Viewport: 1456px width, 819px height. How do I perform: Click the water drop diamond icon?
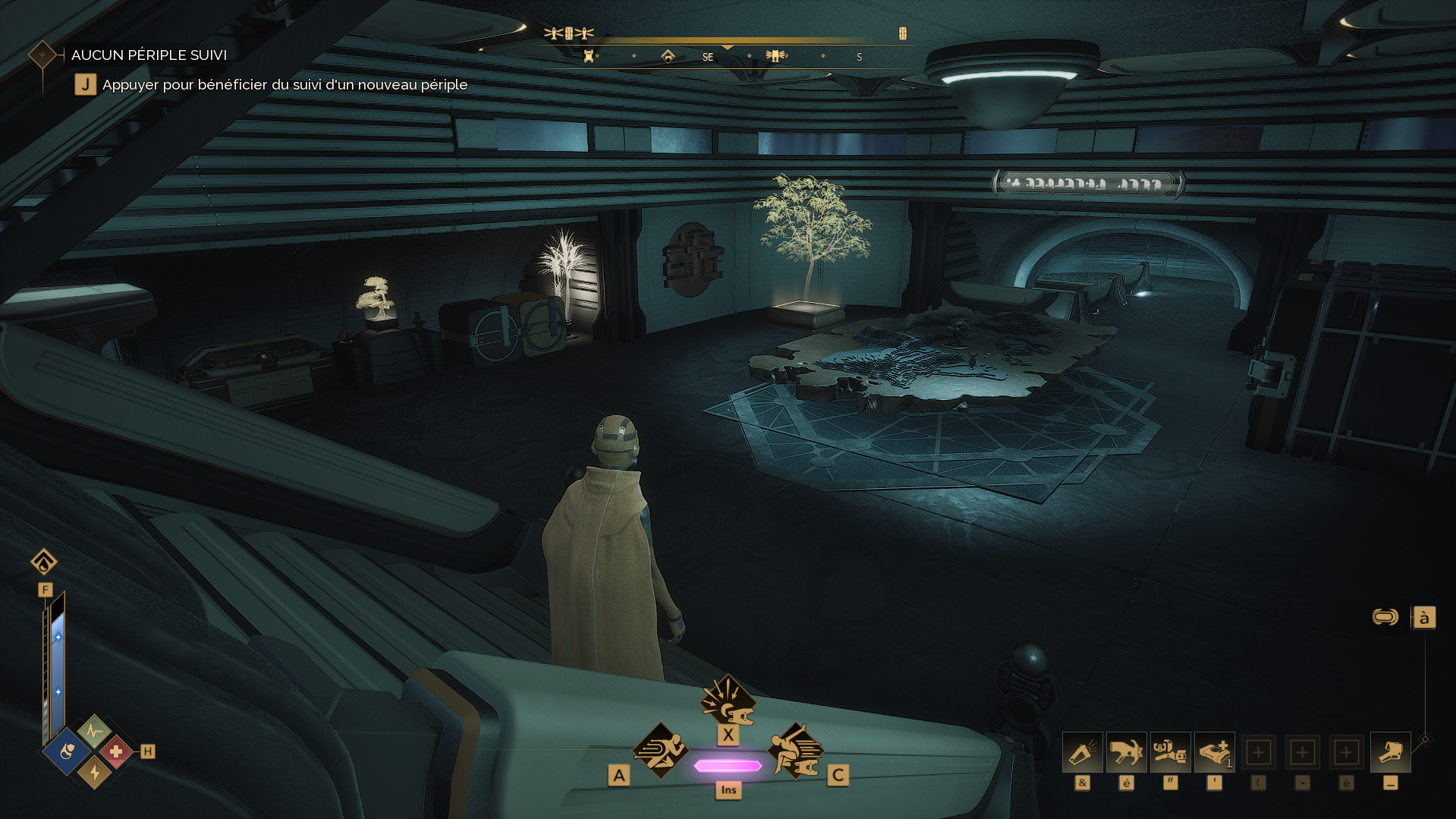click(44, 562)
